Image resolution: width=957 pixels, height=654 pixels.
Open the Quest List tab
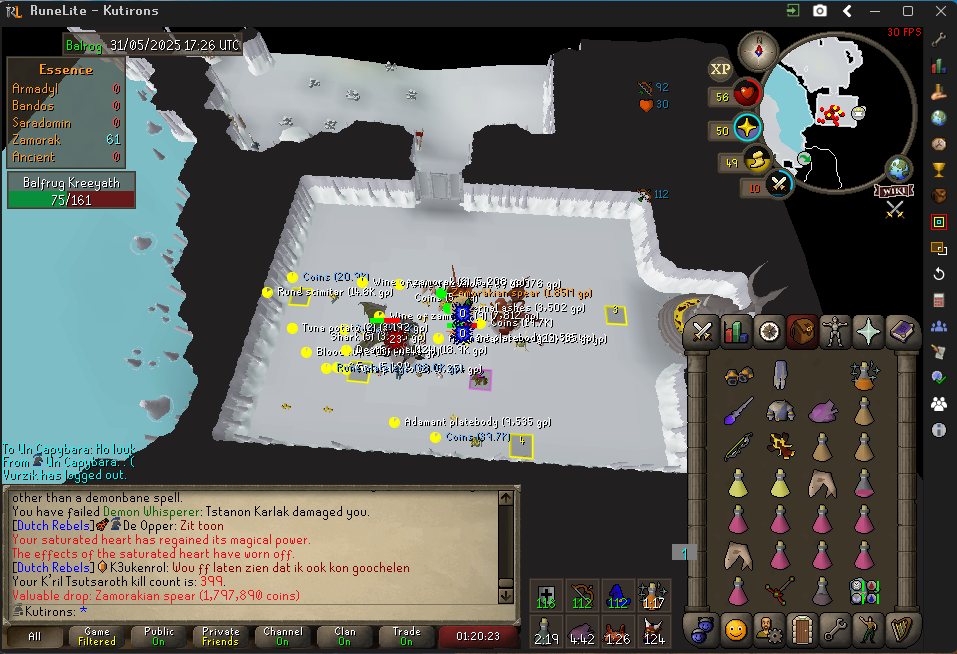[x=768, y=331]
